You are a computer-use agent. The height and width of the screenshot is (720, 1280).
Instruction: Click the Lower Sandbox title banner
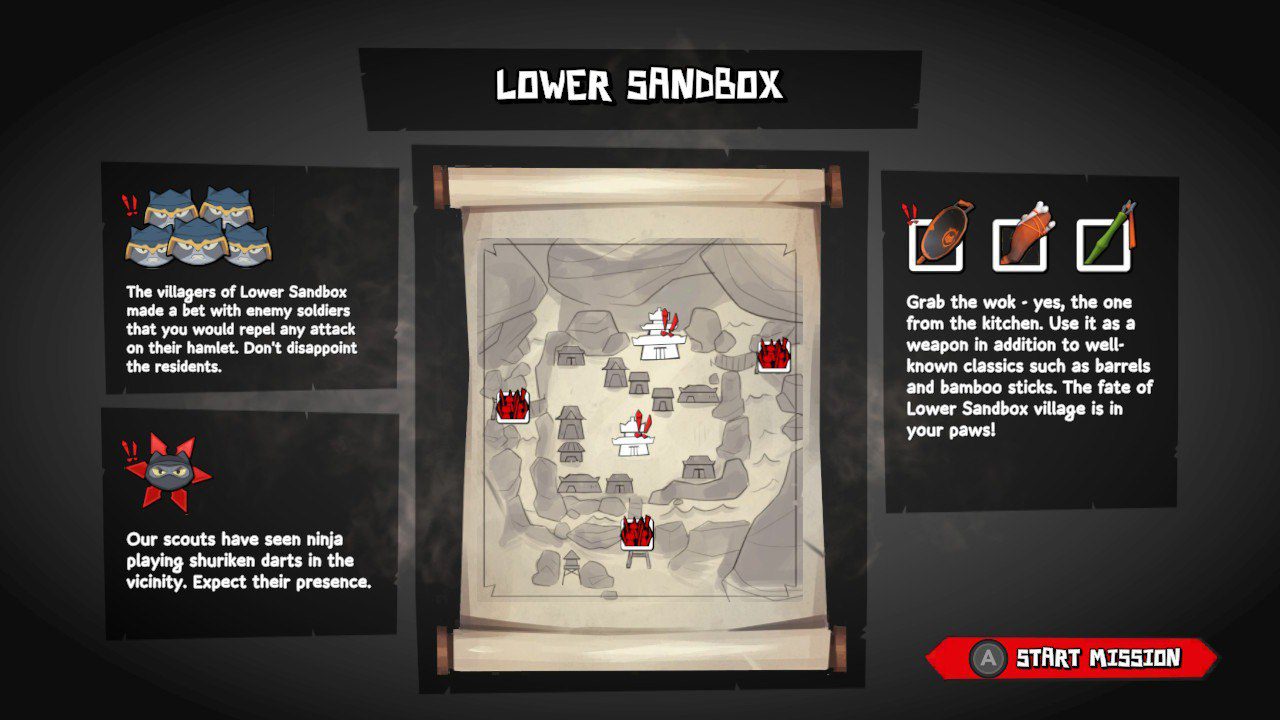pyautogui.click(x=640, y=86)
